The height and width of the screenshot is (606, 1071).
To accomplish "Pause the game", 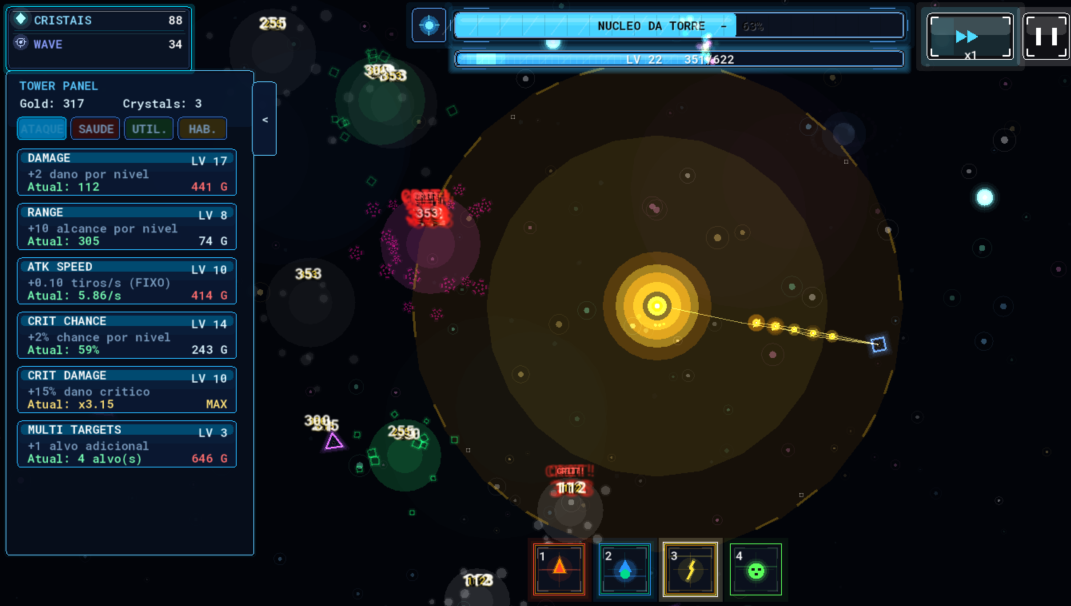I will pos(1046,37).
